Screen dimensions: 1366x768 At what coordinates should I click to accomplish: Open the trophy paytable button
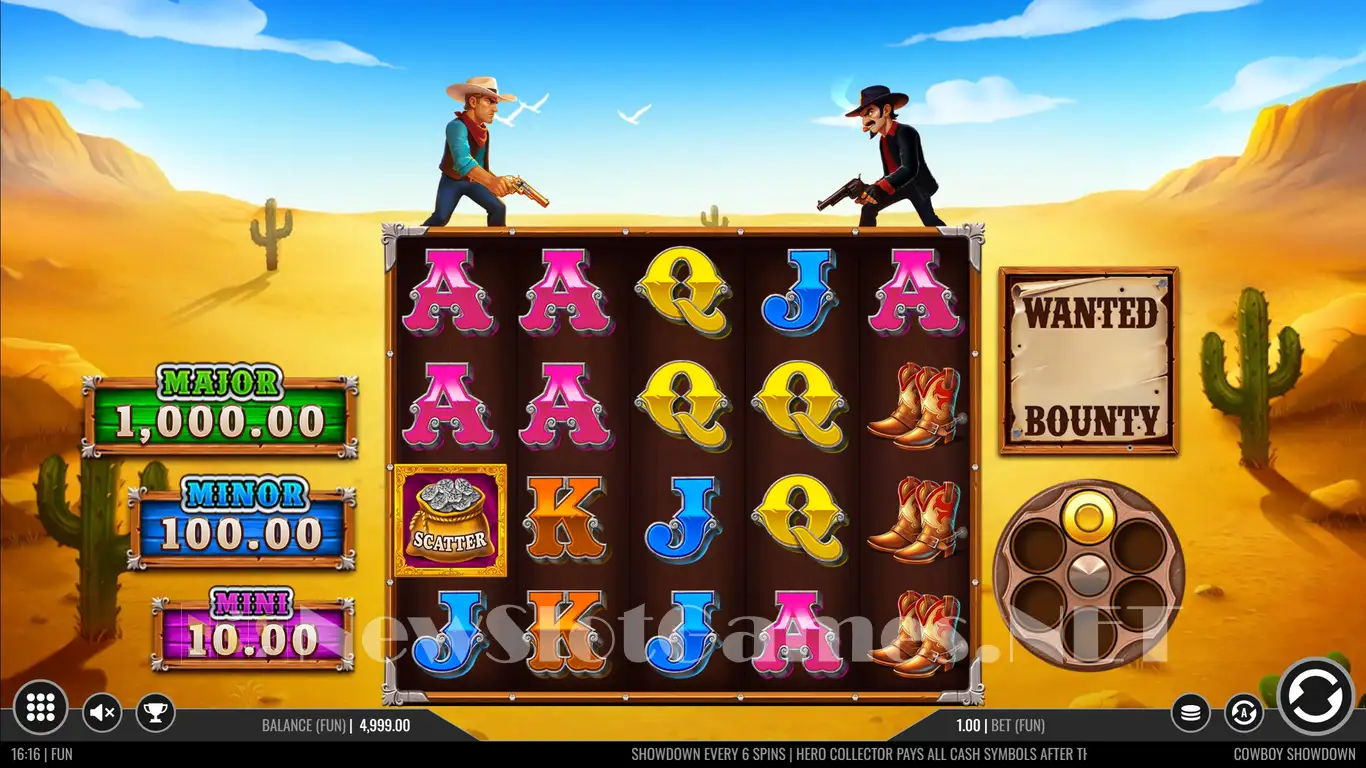point(155,713)
